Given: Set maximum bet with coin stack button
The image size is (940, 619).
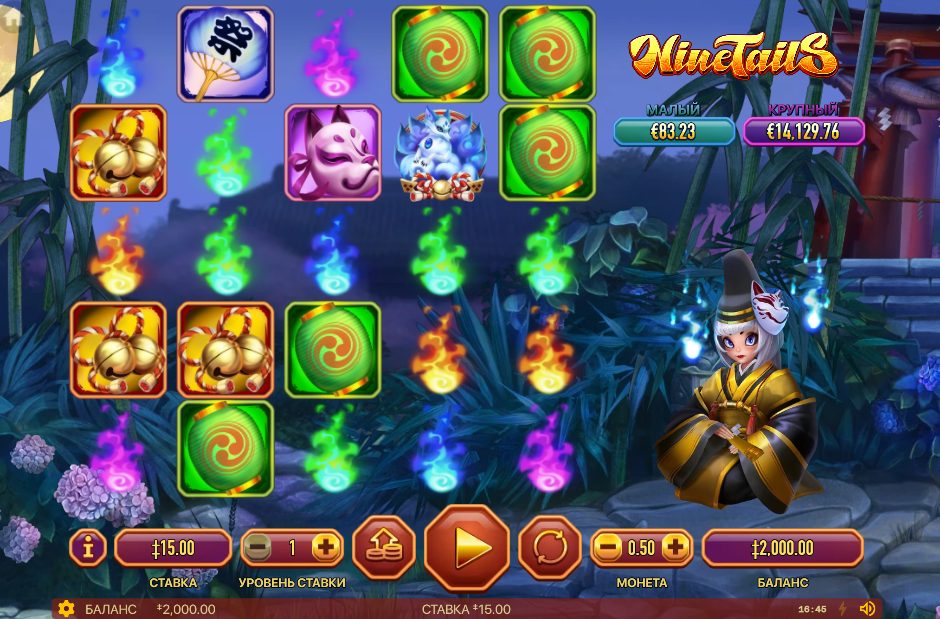Looking at the screenshot, I should [x=384, y=548].
